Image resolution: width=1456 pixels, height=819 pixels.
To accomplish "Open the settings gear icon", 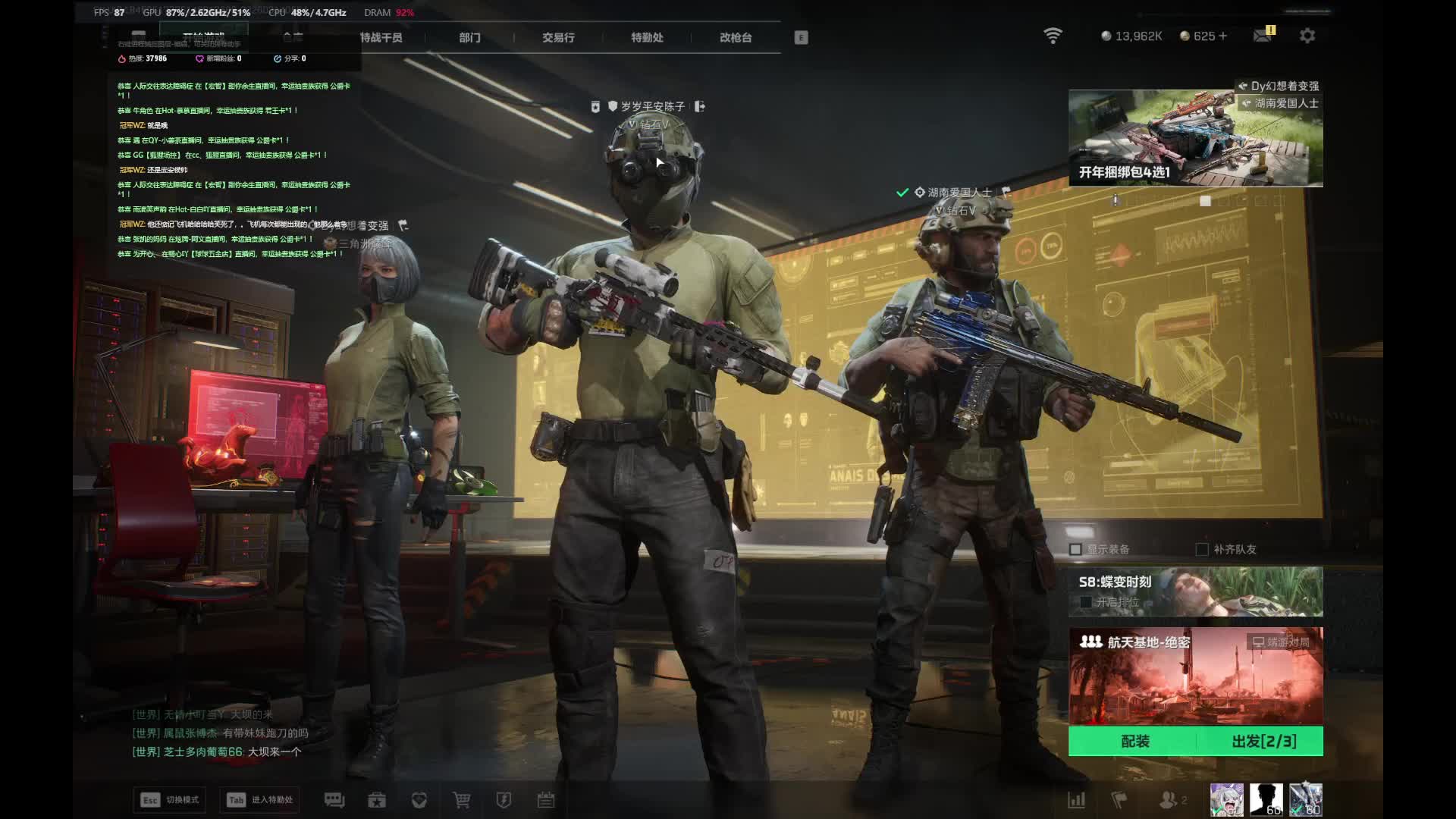I will coord(1307,36).
